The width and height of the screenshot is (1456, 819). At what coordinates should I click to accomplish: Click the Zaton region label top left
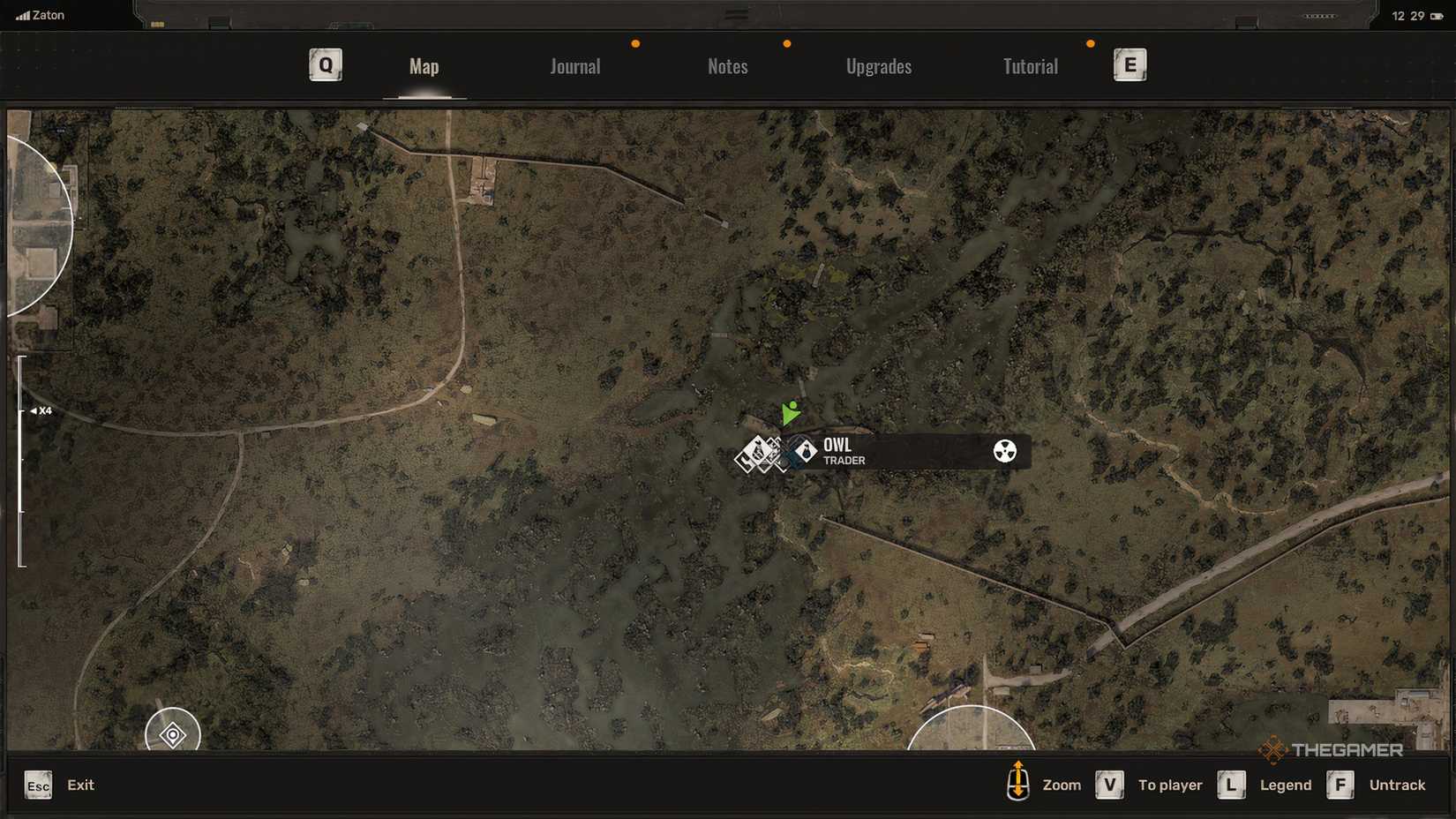click(40, 14)
